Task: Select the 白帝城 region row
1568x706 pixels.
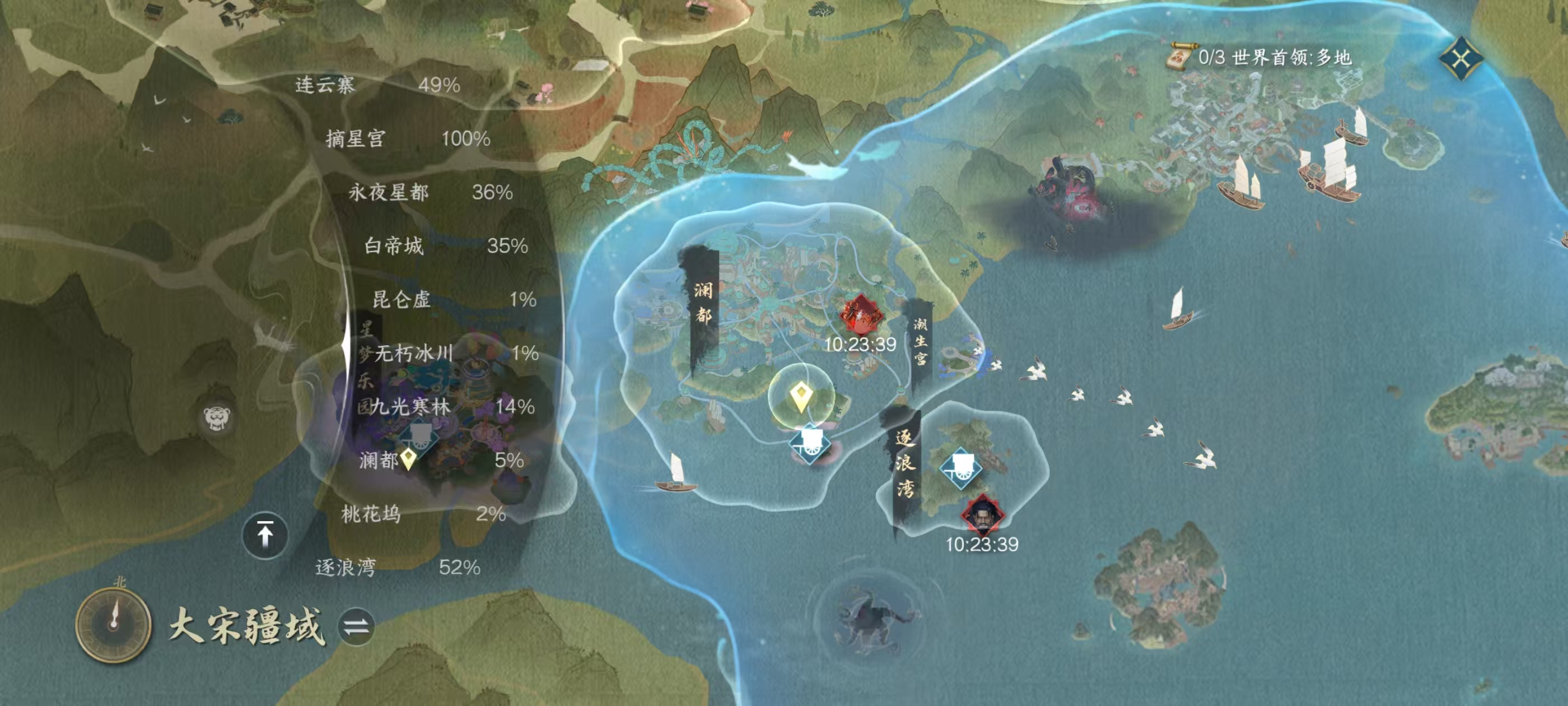Action: pos(445,246)
